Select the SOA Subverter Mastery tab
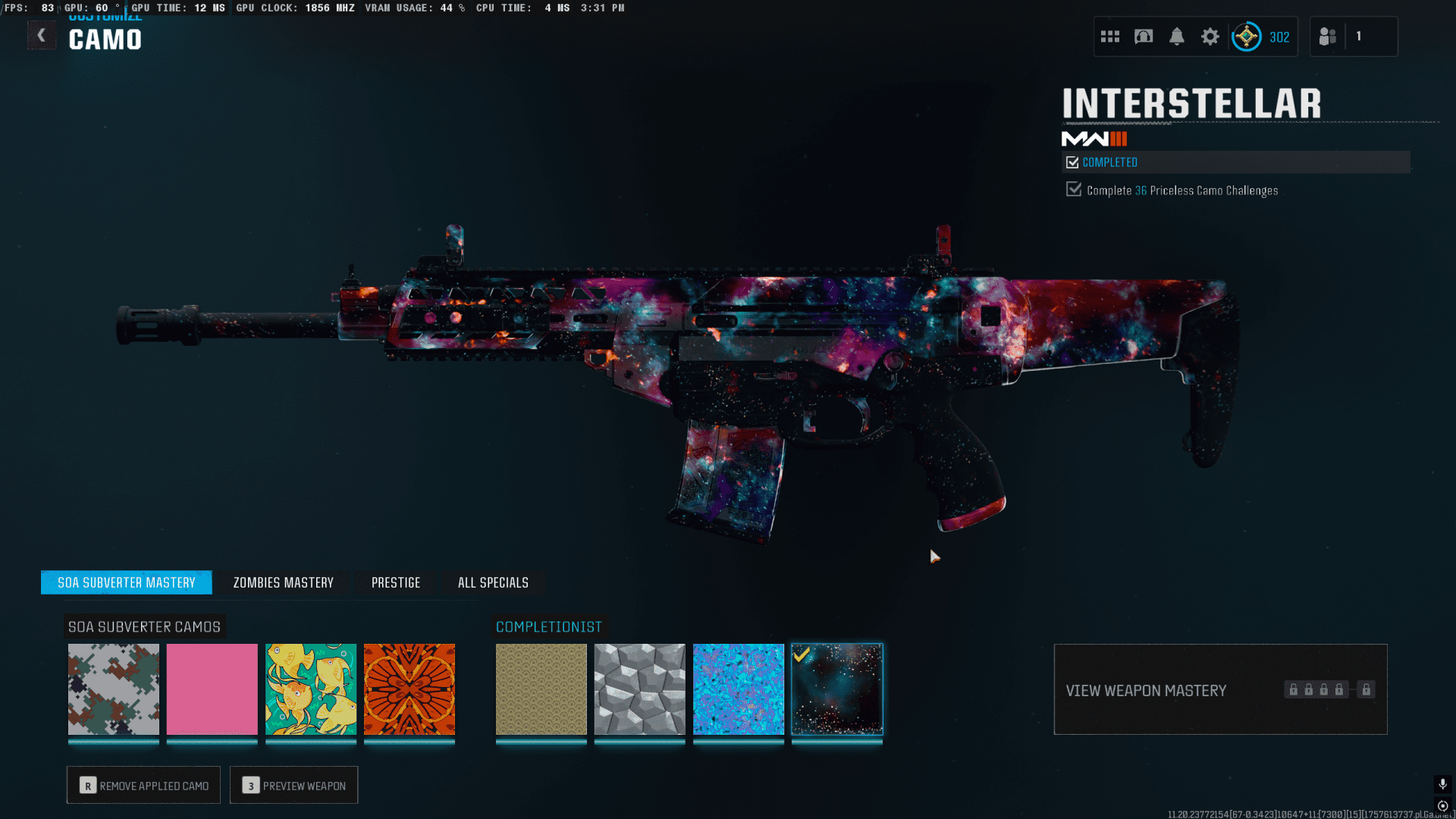This screenshot has width=1456, height=819. [127, 582]
